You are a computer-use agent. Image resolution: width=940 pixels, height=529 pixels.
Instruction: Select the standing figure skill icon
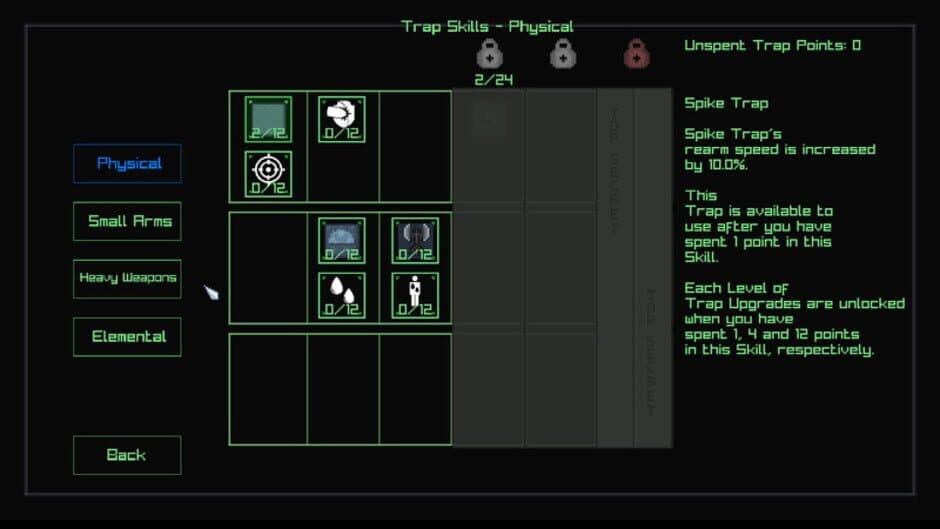coord(414,295)
